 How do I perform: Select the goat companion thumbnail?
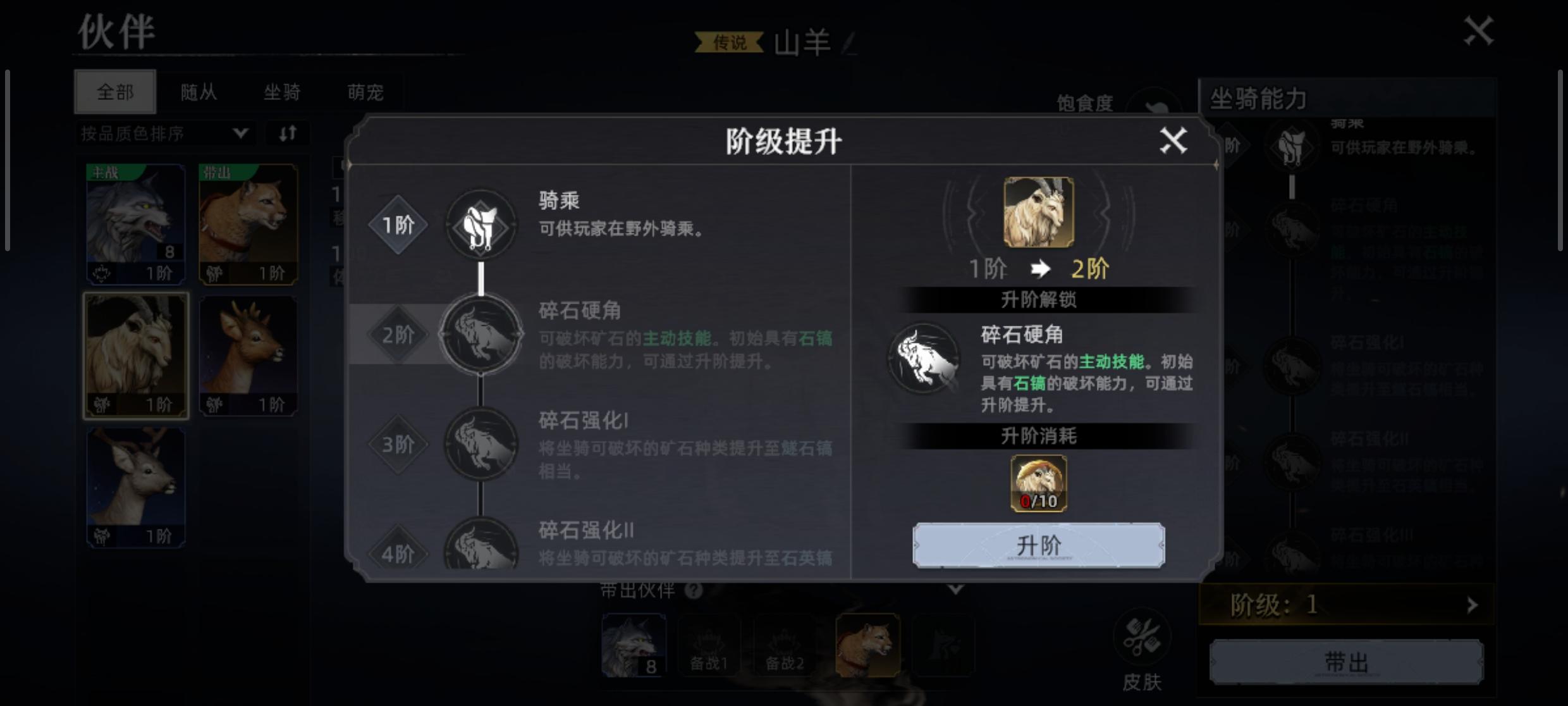coord(135,351)
